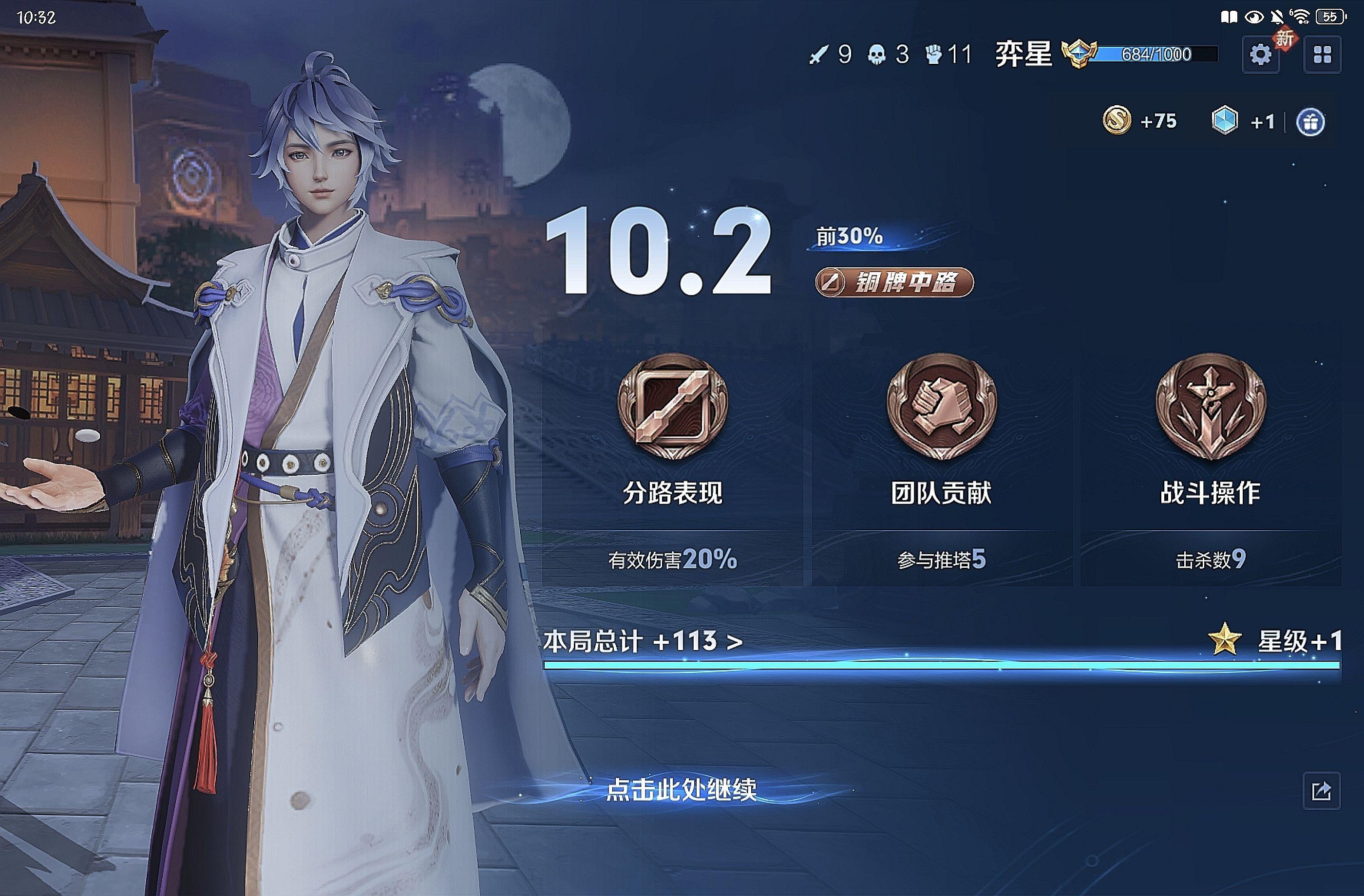
Task: Select the 铜牌中路 bronze mid-lane badge
Action: pyautogui.click(x=894, y=282)
